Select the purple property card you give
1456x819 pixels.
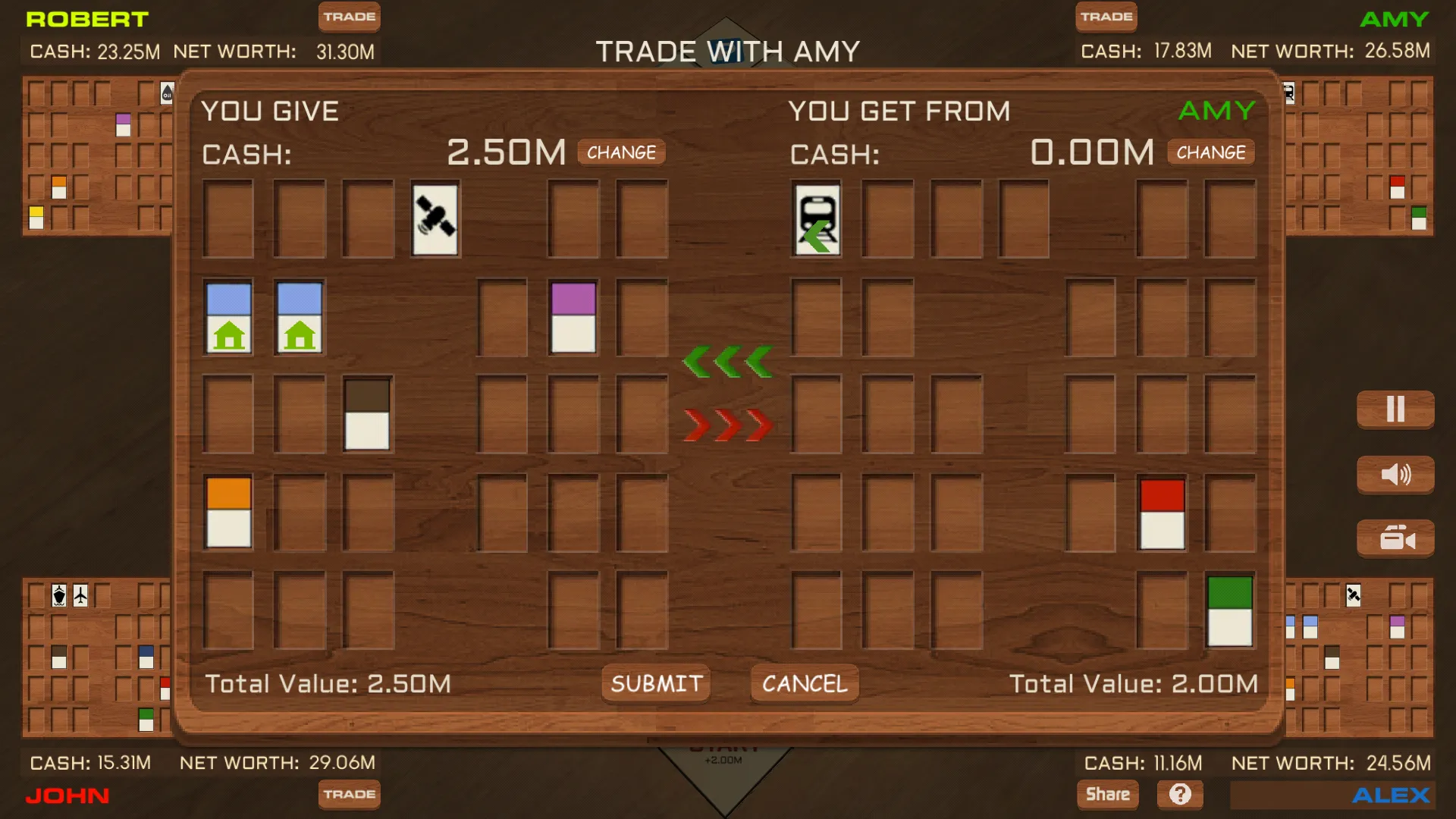point(573,317)
